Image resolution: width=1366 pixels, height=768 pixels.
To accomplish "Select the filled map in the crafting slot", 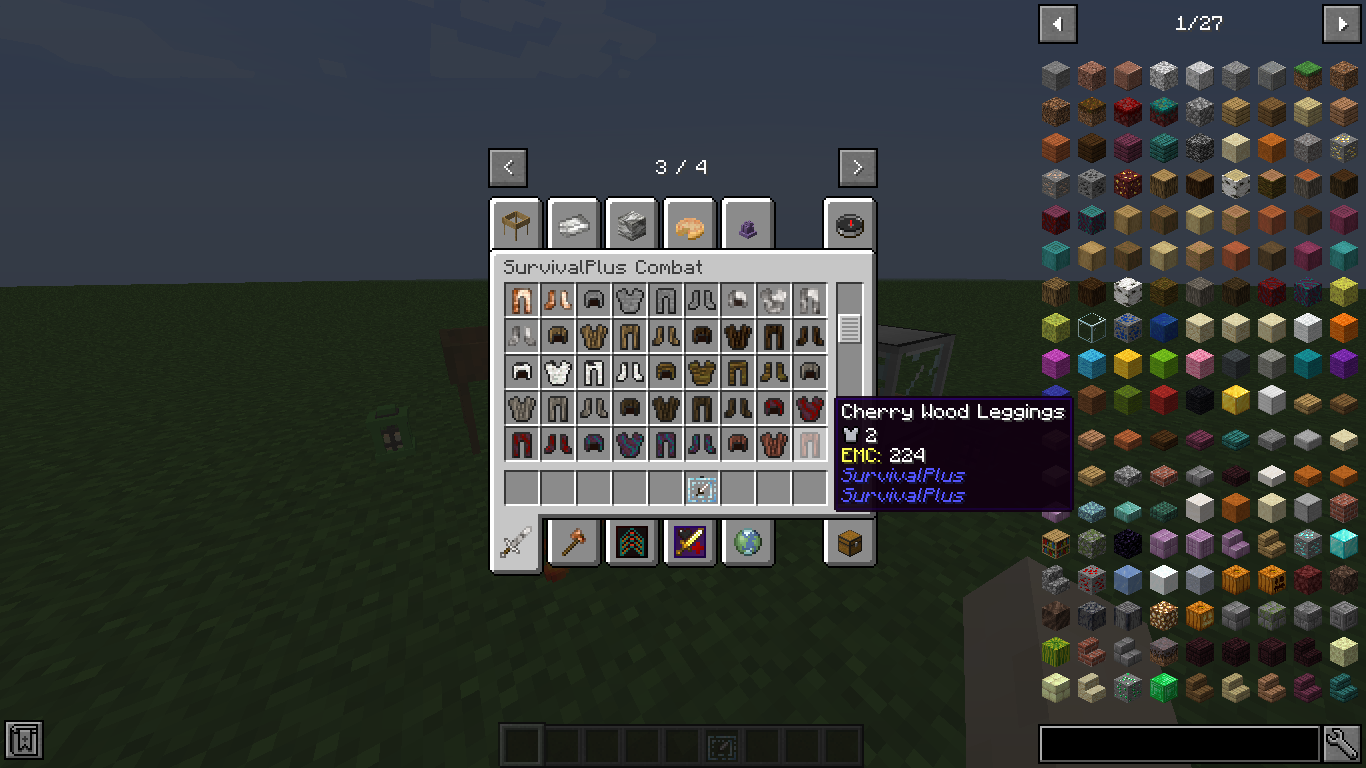I will [701, 489].
